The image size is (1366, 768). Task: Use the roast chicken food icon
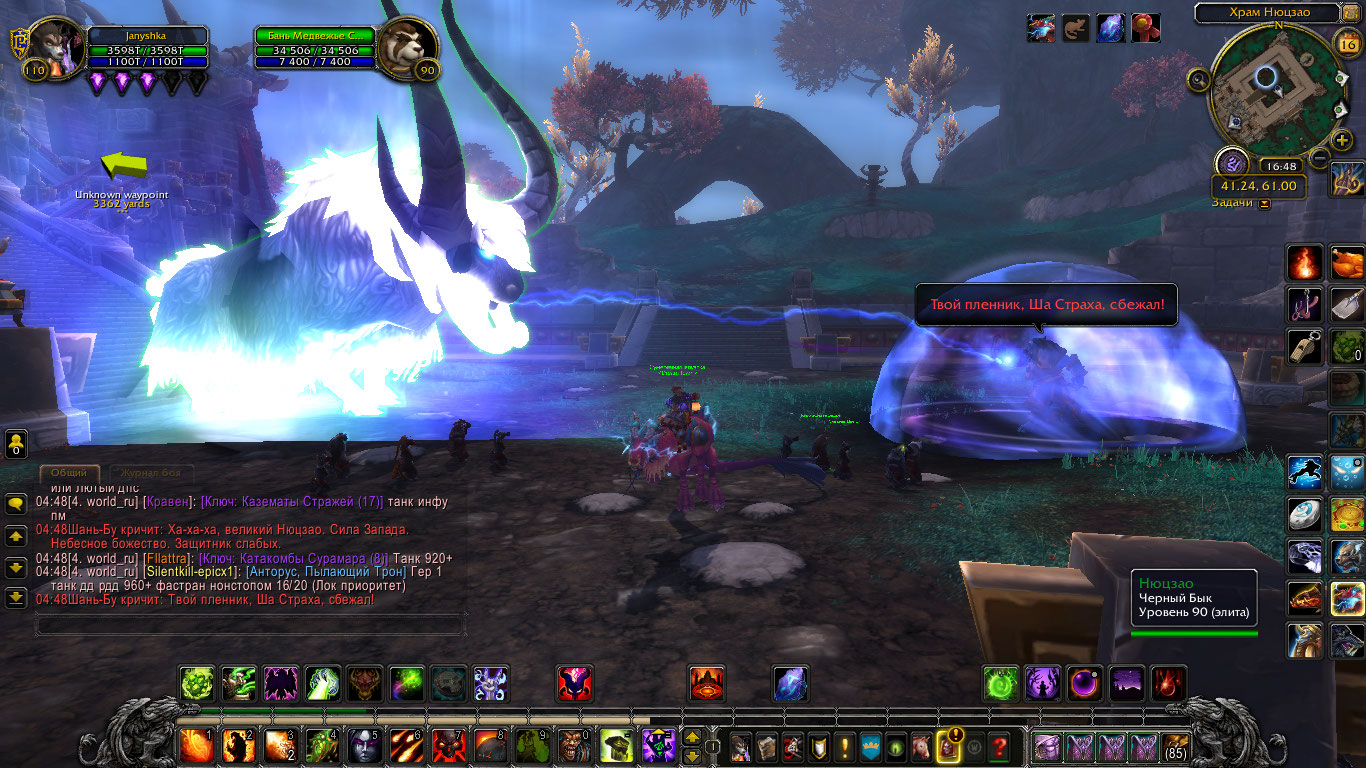click(1347, 263)
